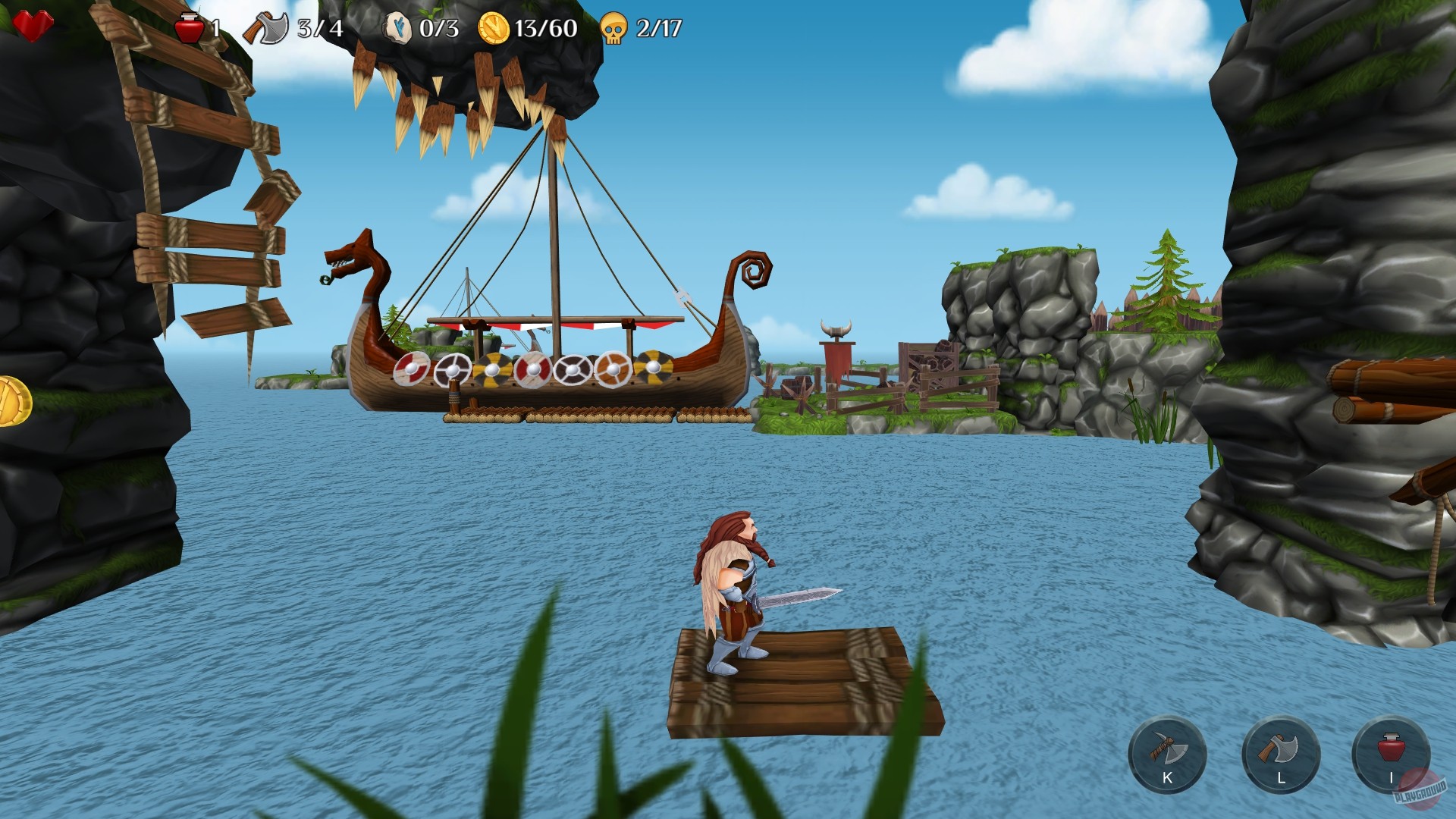Click the skull counter showing 2/17

616,27
